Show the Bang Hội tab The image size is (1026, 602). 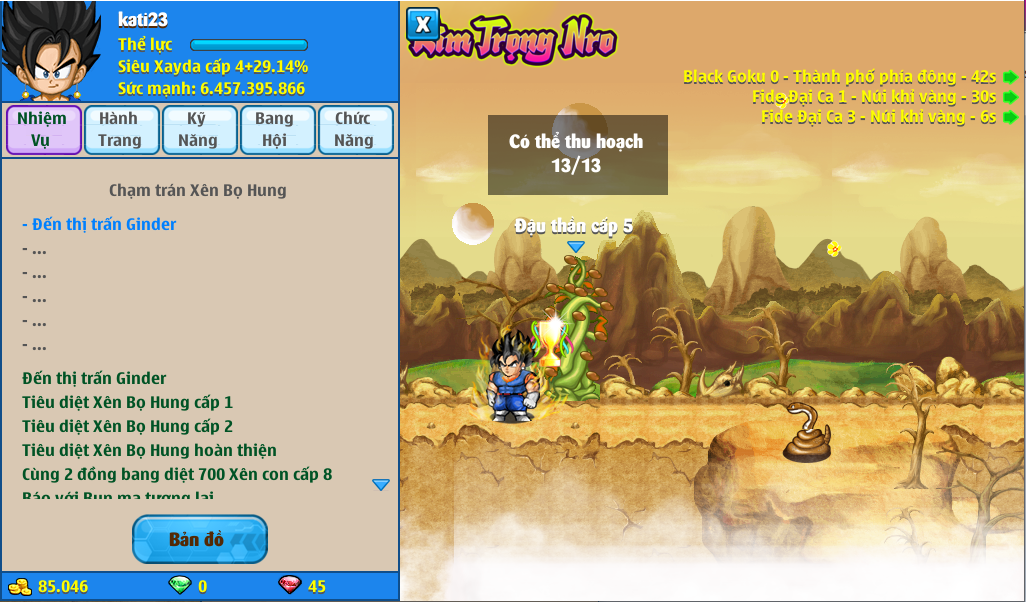276,130
